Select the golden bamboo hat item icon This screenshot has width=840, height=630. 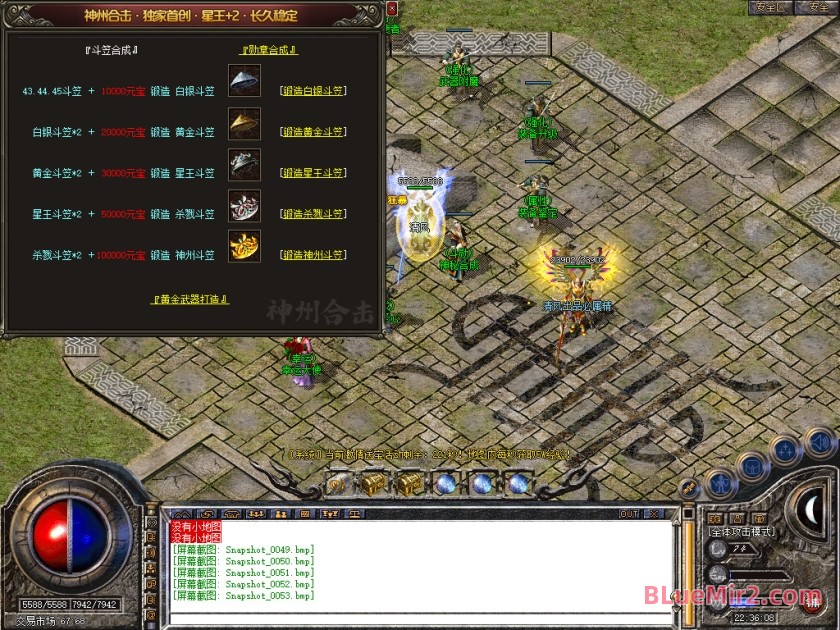[x=244, y=123]
